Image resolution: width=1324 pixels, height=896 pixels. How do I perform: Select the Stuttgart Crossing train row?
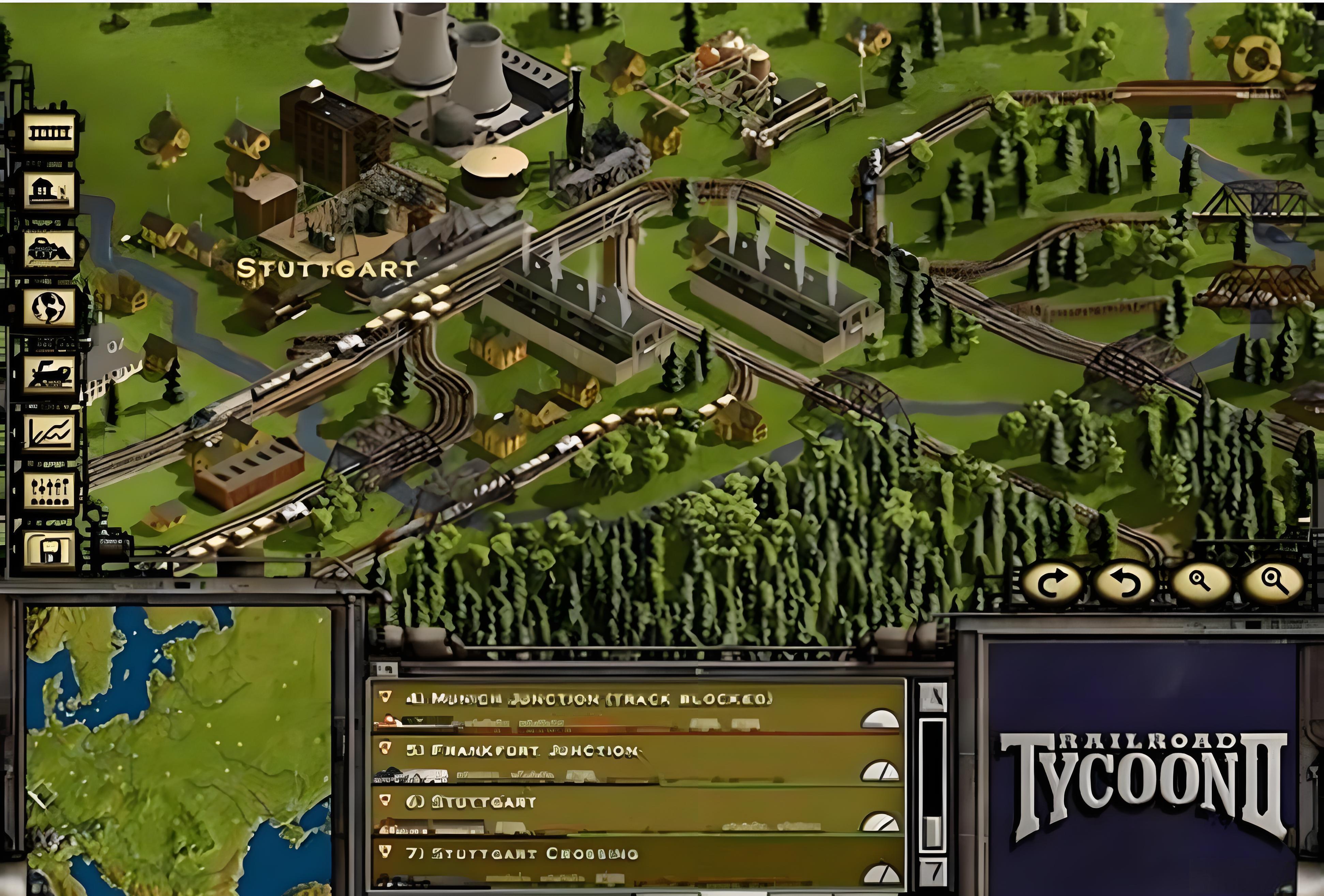(x=615, y=862)
